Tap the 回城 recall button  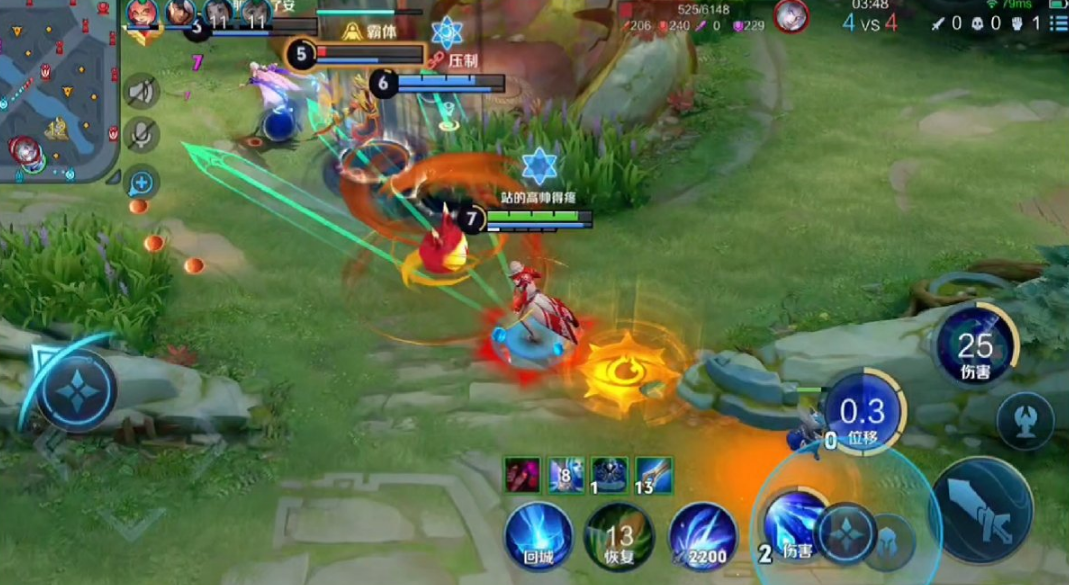coord(539,537)
